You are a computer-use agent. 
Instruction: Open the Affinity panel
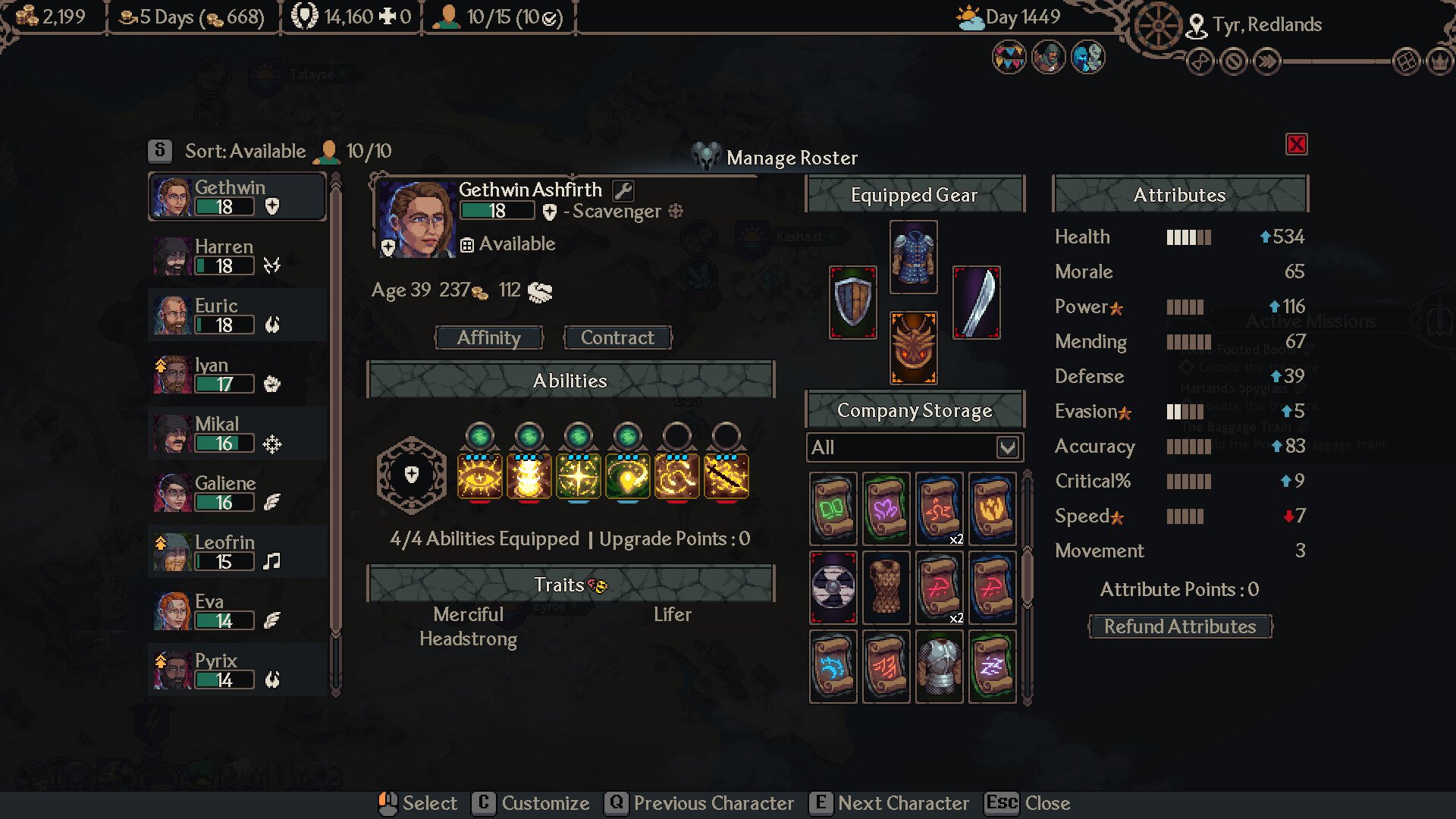point(488,338)
